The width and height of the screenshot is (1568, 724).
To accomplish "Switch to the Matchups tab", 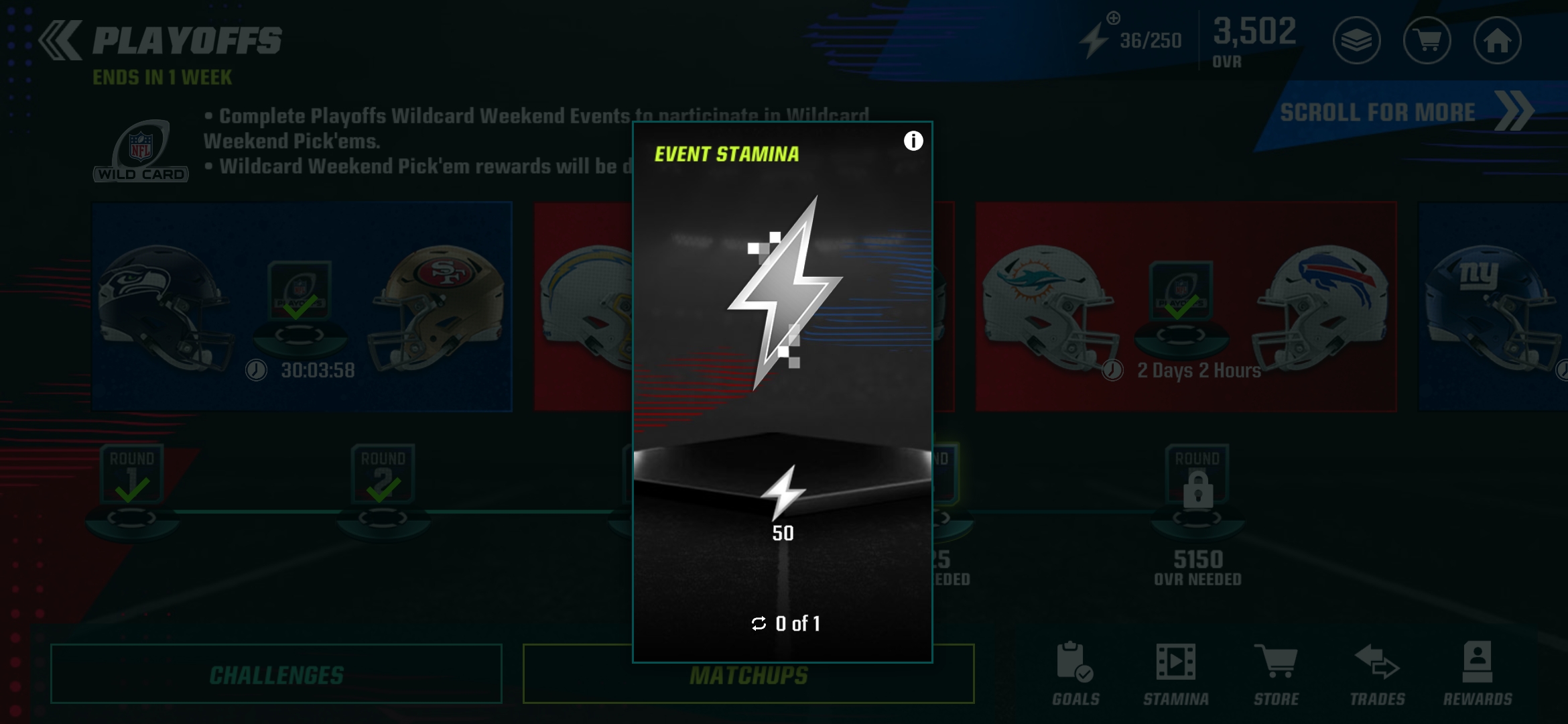I will coord(748,674).
